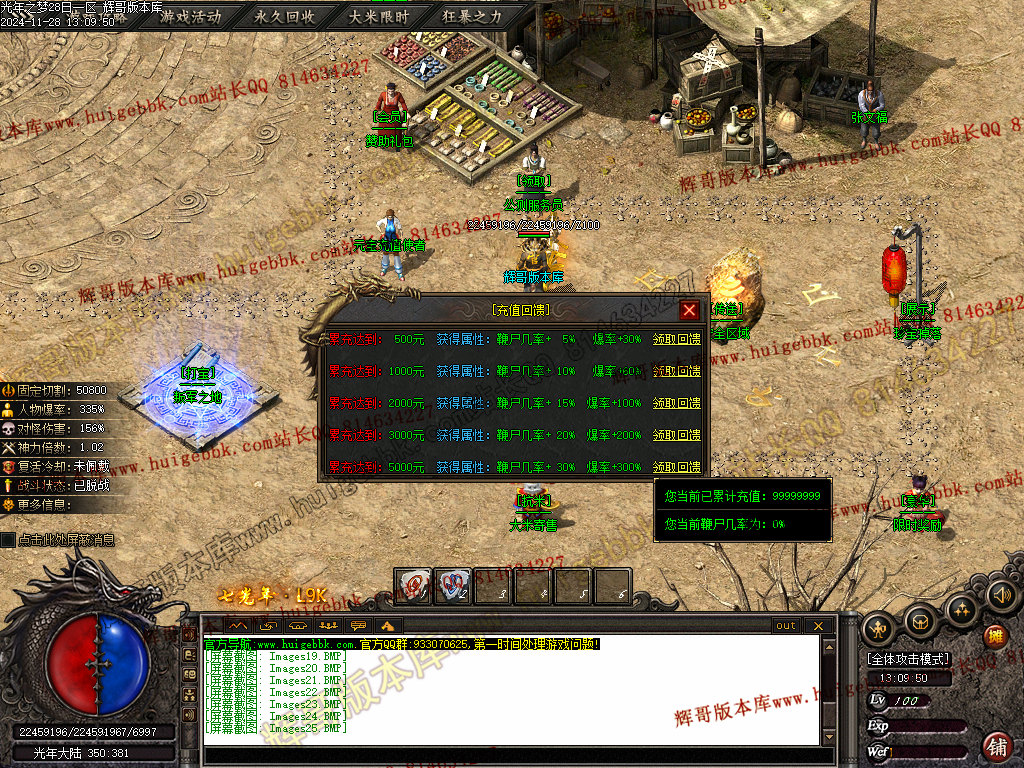Toggle the sound speaker icon
Screen dimensions: 1024x768
coord(1001,596)
